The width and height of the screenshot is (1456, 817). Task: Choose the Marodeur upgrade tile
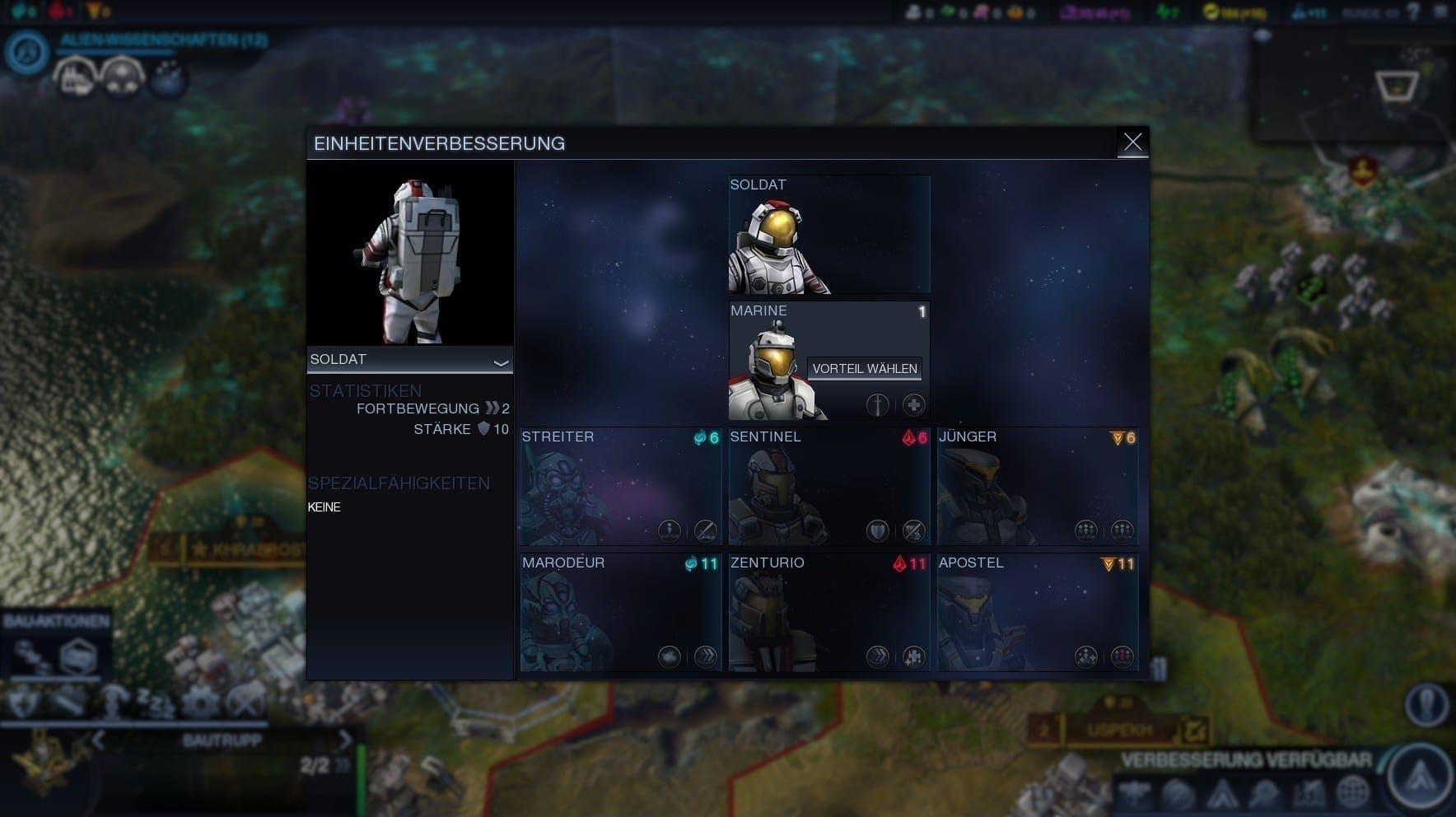pyautogui.click(x=620, y=612)
